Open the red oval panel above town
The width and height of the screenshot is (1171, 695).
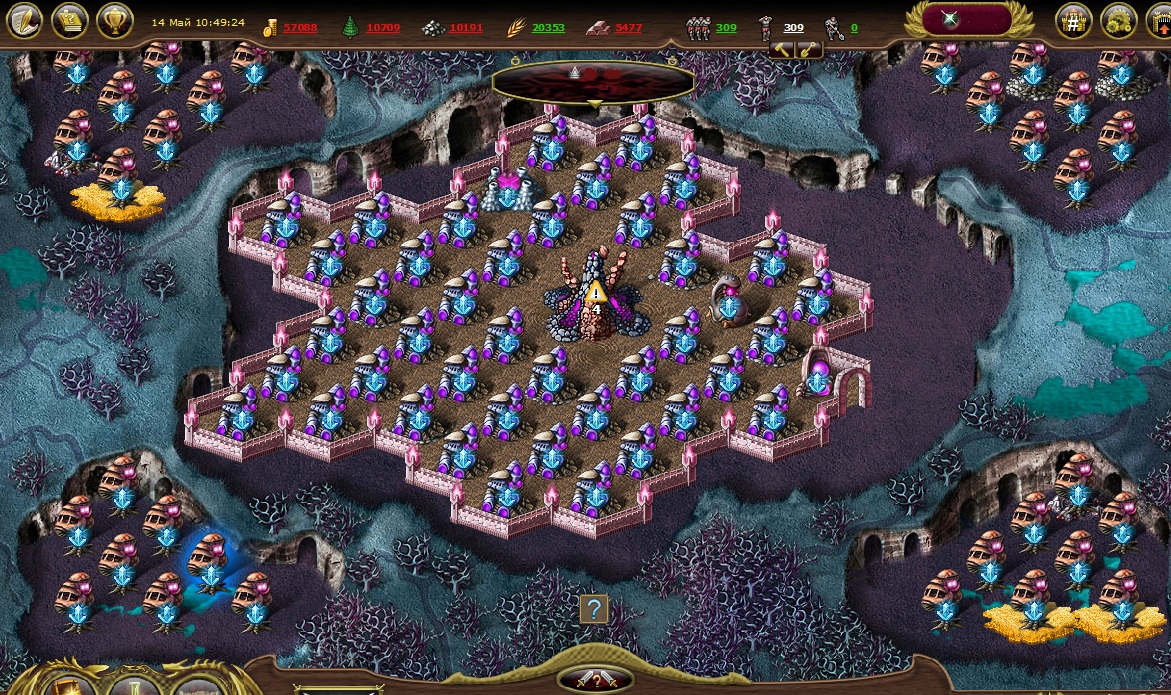[x=594, y=83]
